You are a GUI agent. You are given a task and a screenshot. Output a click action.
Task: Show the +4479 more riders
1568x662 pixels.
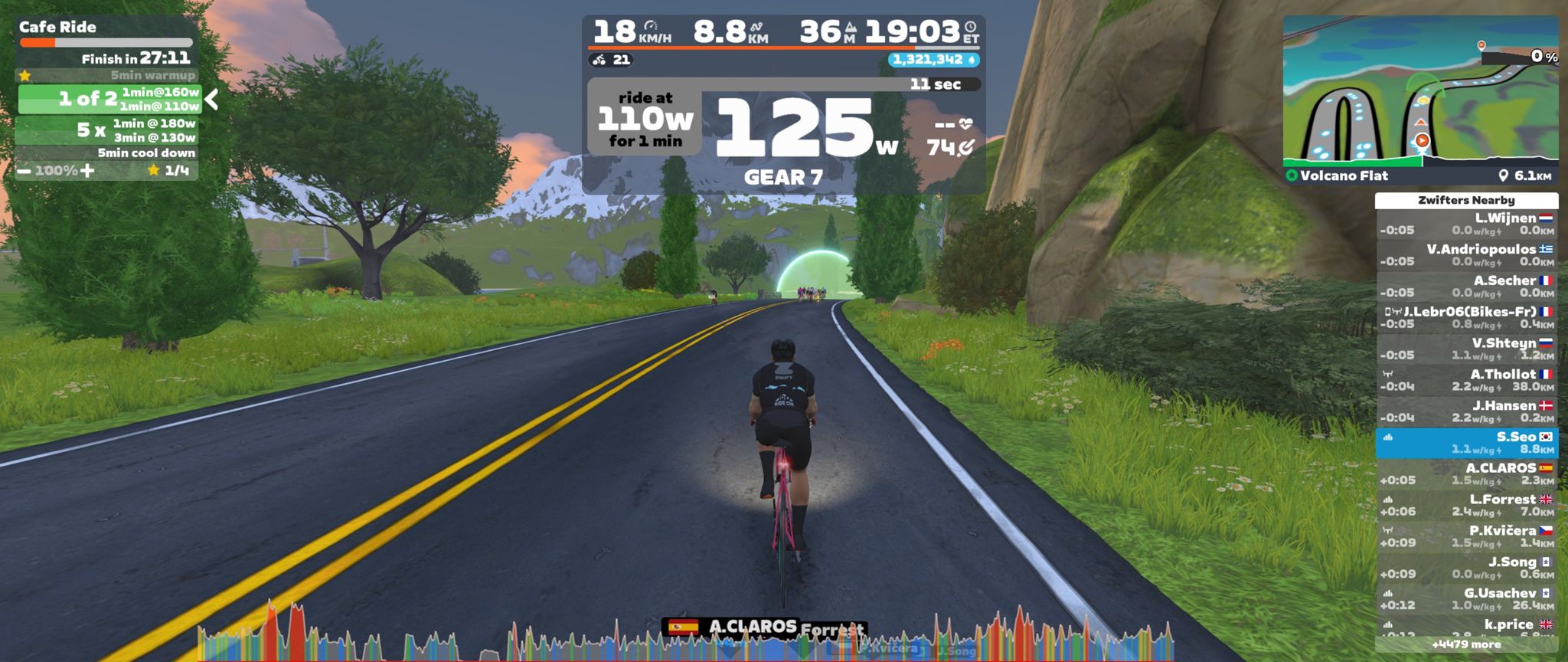click(x=1465, y=645)
